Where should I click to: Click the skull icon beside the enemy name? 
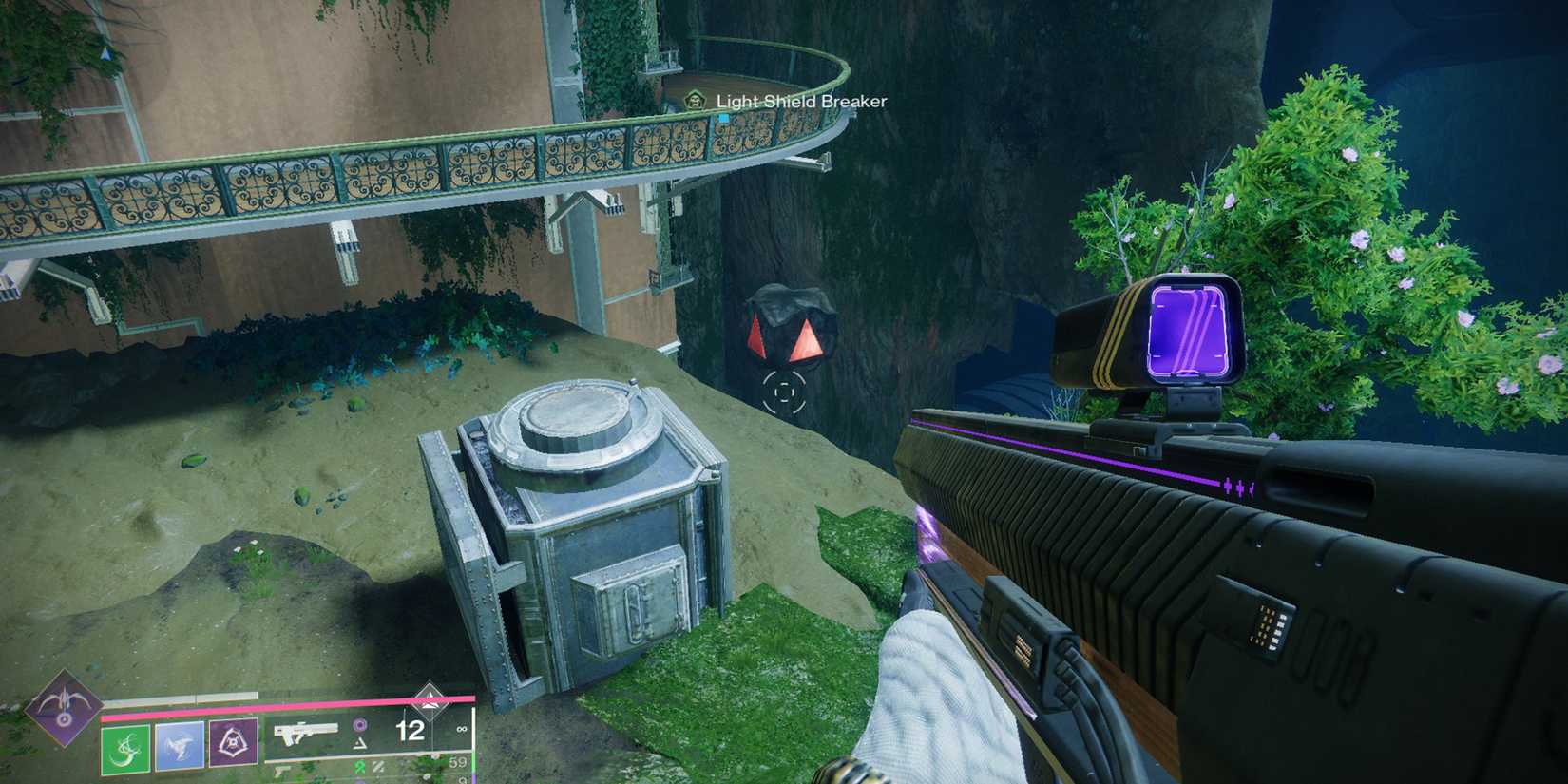coord(696,102)
